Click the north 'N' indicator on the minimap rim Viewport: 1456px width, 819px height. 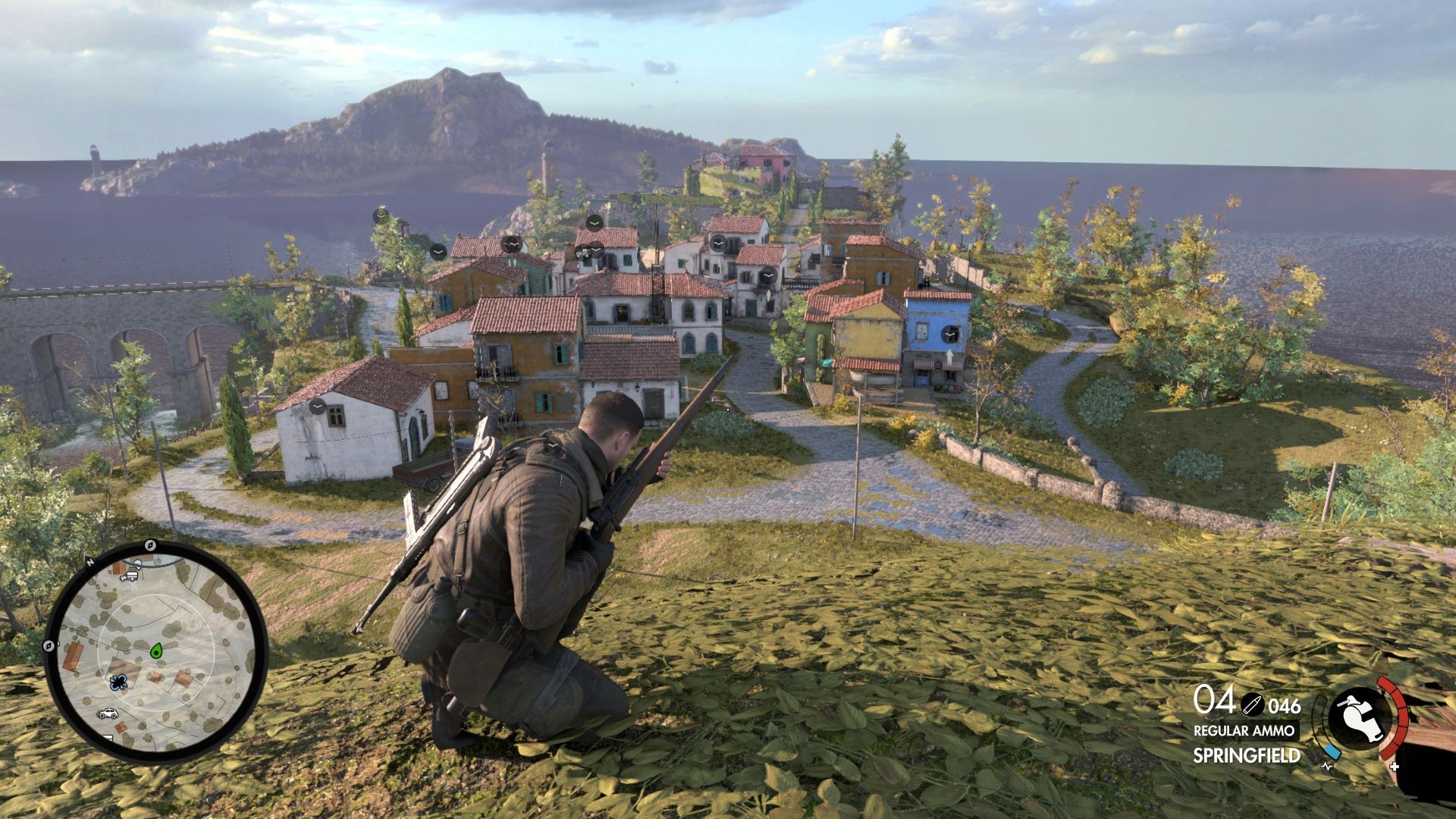[89, 562]
